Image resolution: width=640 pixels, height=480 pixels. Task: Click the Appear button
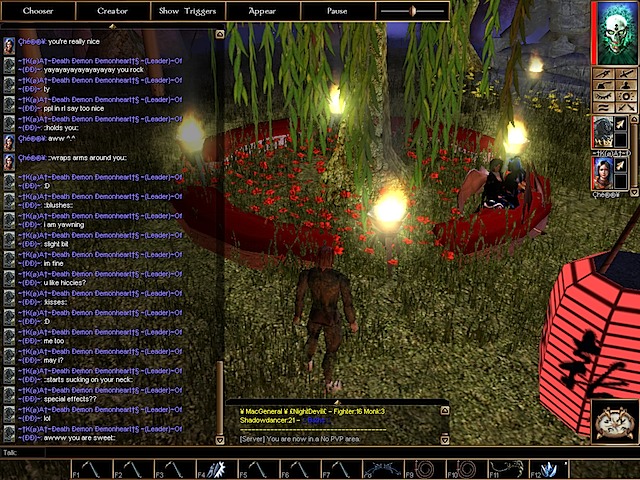262,11
